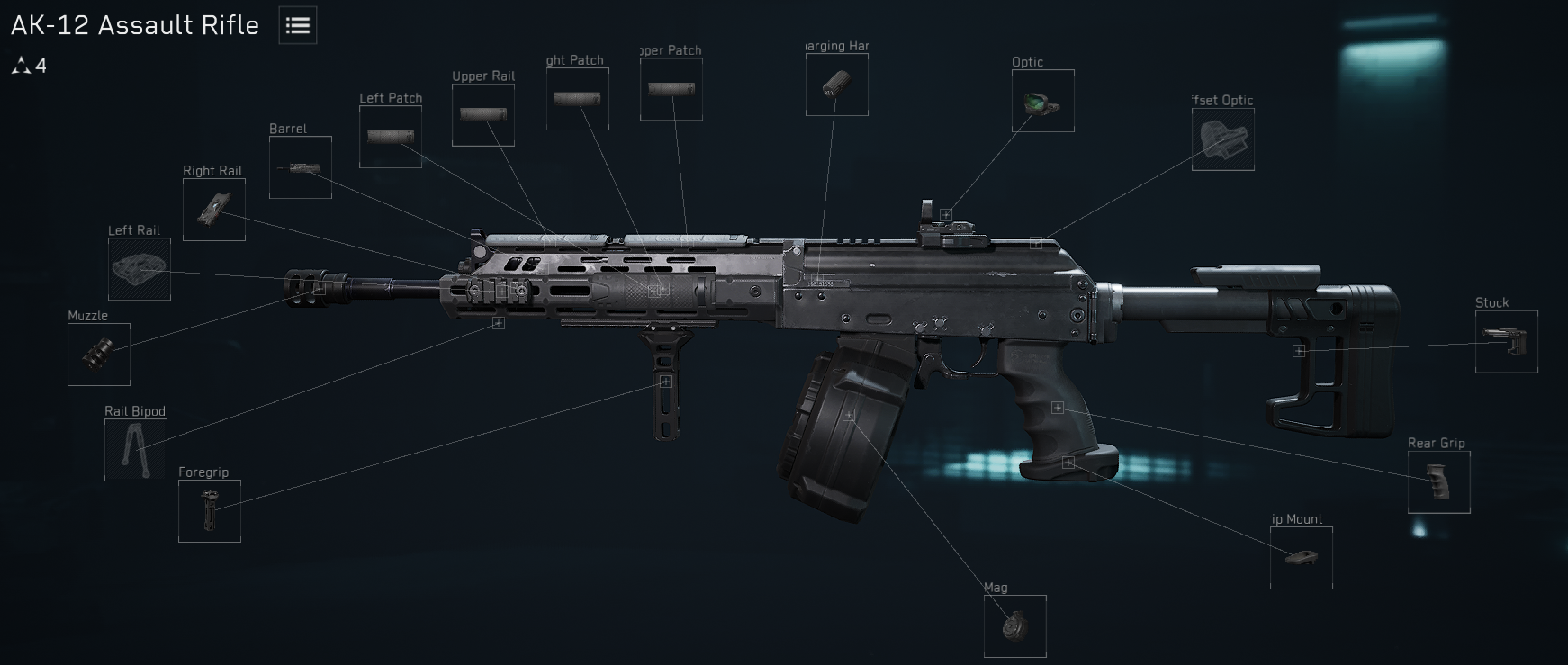Click the plus marker on the pistol grip
This screenshot has width=1568, height=665.
pyautogui.click(x=1059, y=406)
